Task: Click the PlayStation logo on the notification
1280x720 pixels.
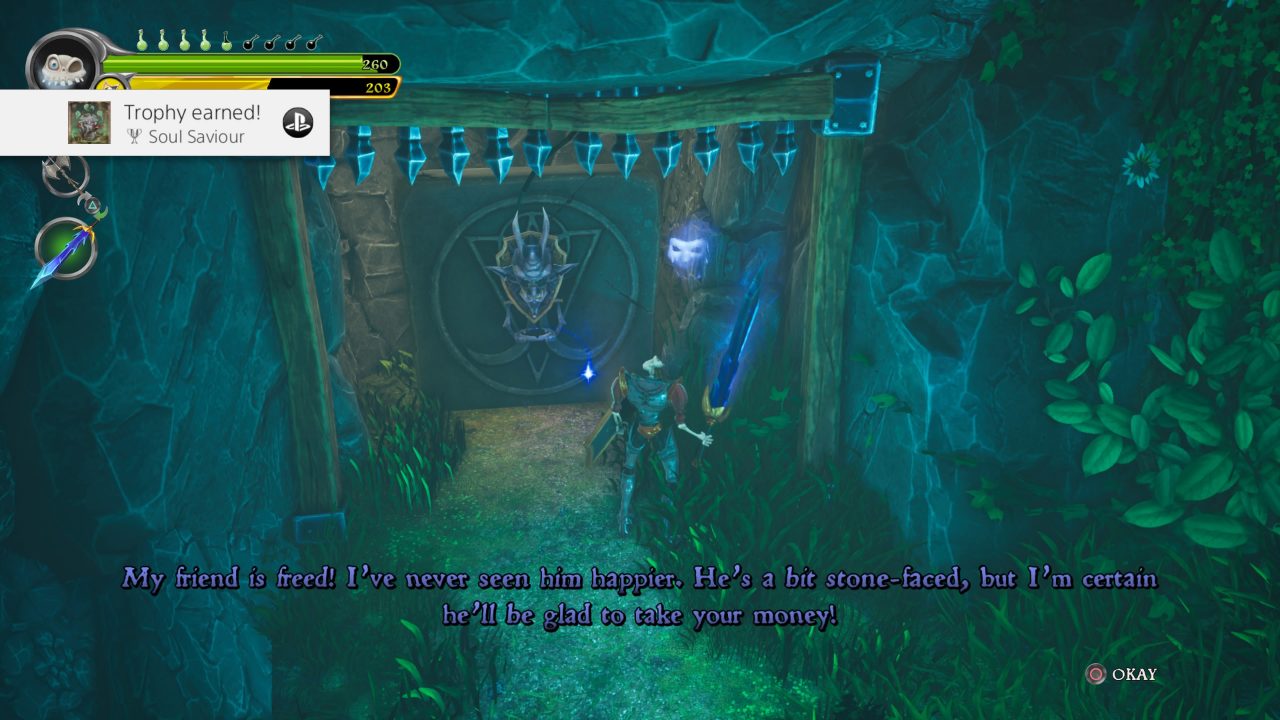Action: tap(297, 123)
